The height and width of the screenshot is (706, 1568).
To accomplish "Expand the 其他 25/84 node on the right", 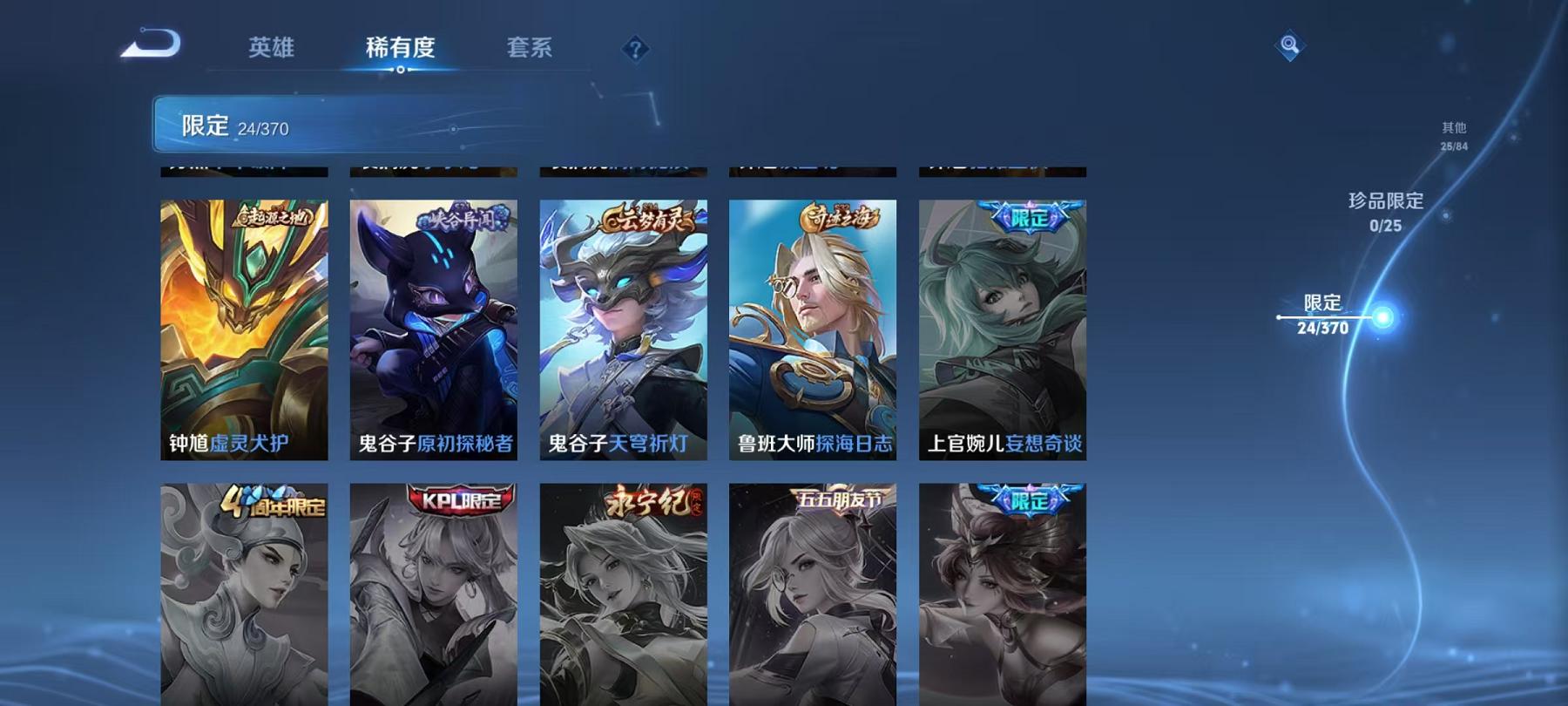I will 1453,135.
